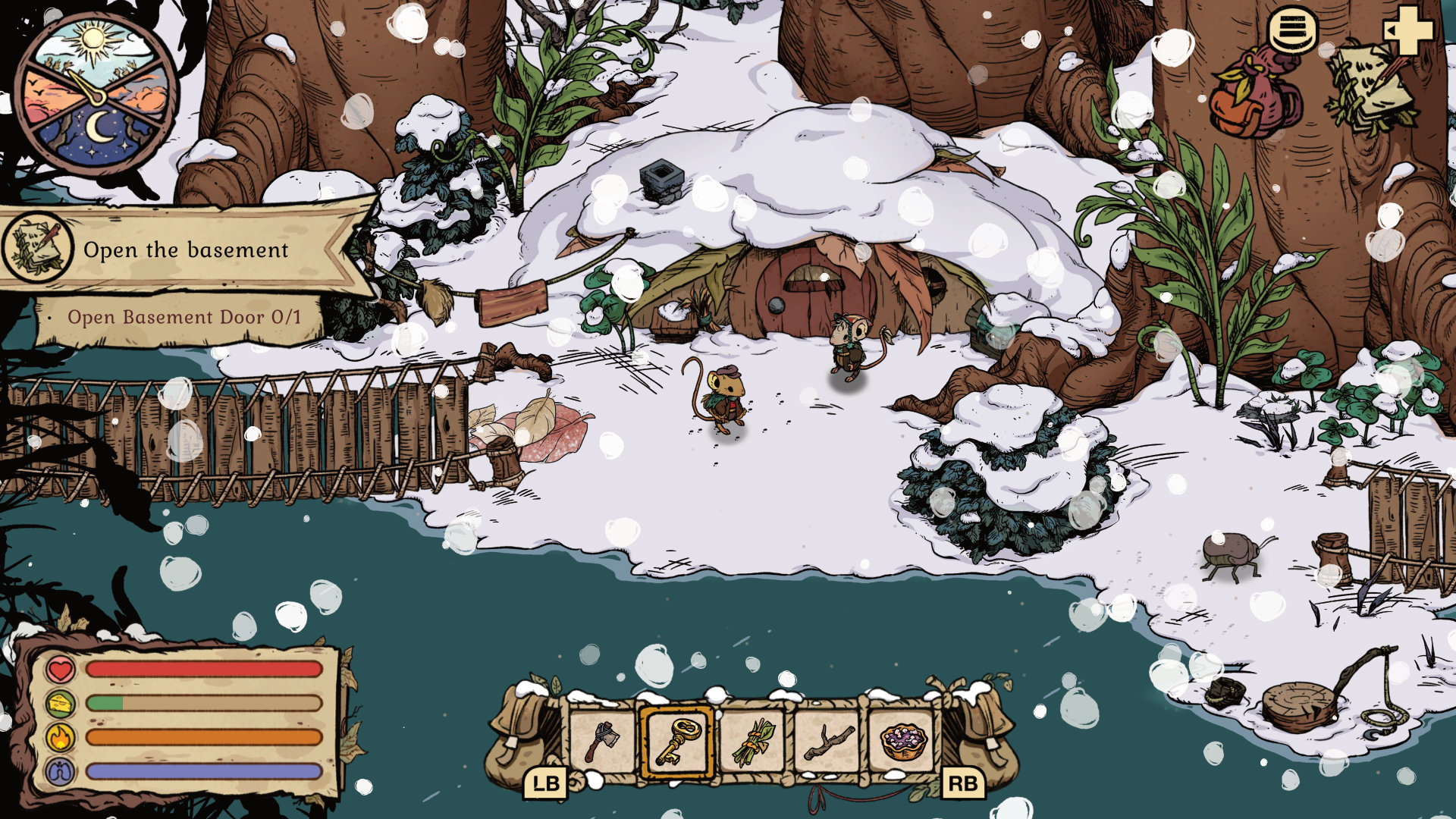Select the berry pie hotbar slot
This screenshot has width=1456, height=819.
pos(903,741)
